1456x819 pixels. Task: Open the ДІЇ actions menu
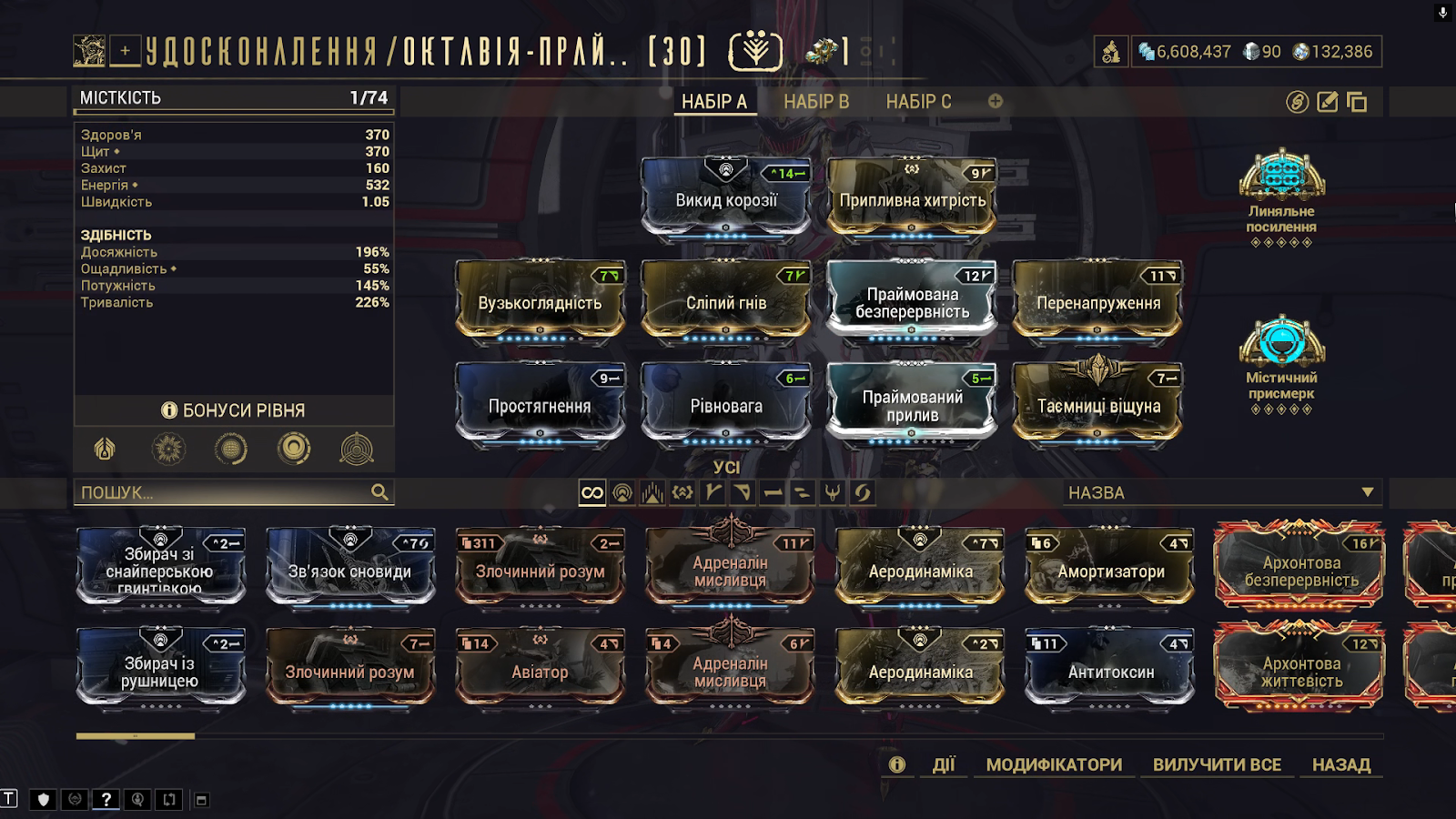[944, 764]
